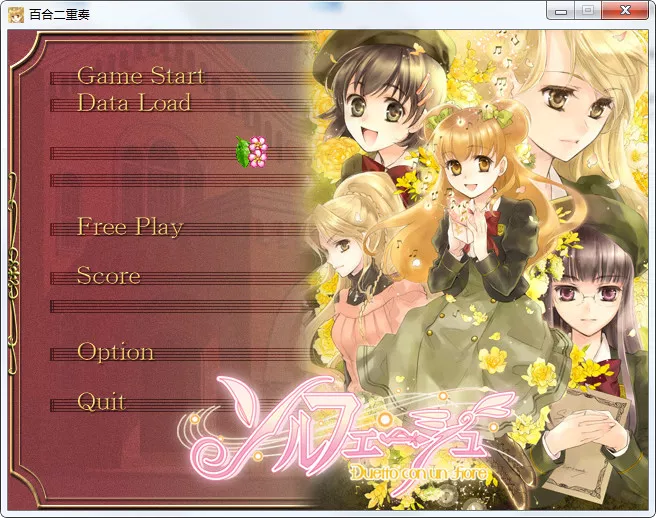Open the Option settings
The height and width of the screenshot is (518, 656).
[x=115, y=352]
